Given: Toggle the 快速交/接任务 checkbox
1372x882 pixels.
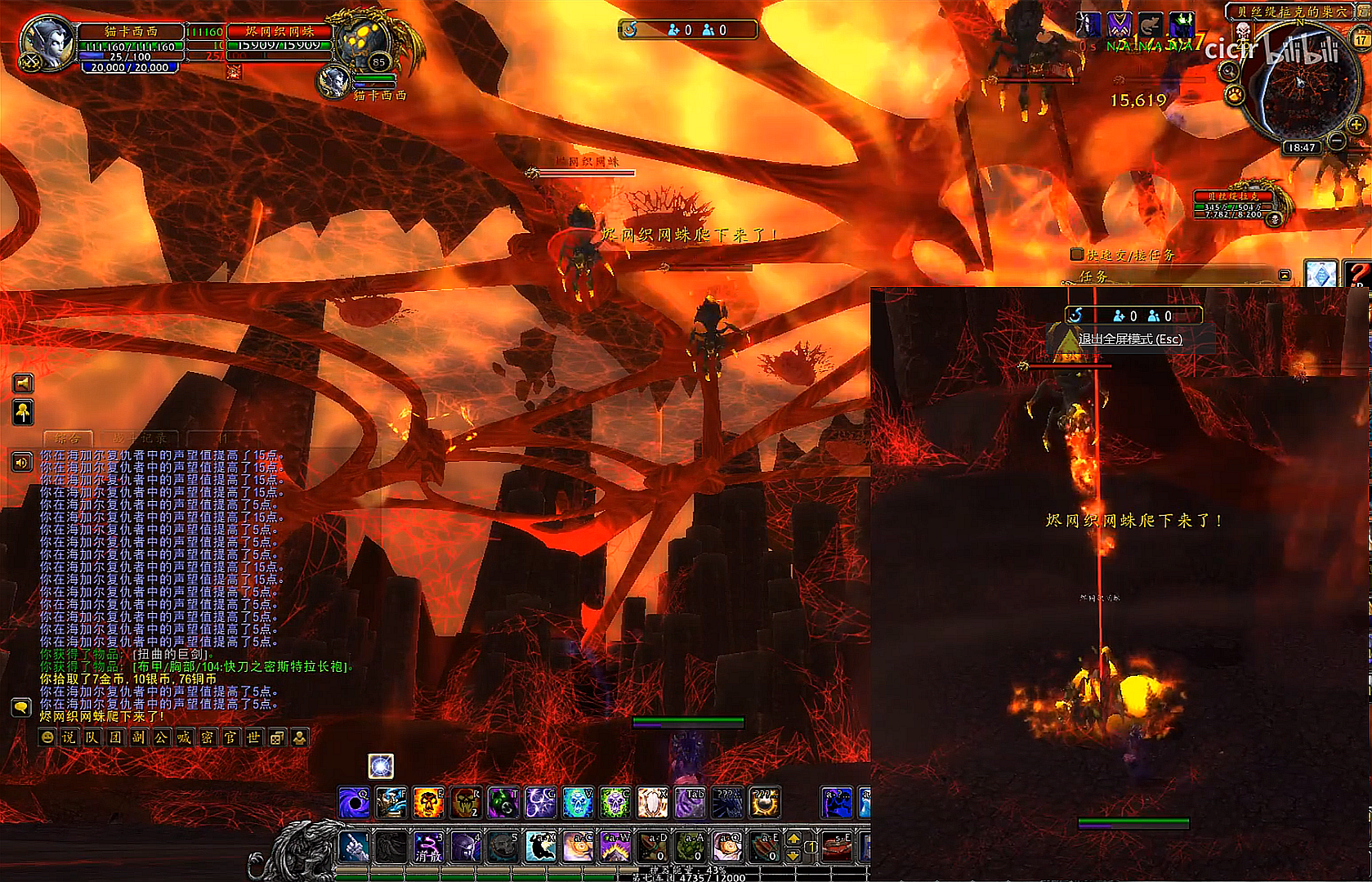Looking at the screenshot, I should click(x=1078, y=254).
